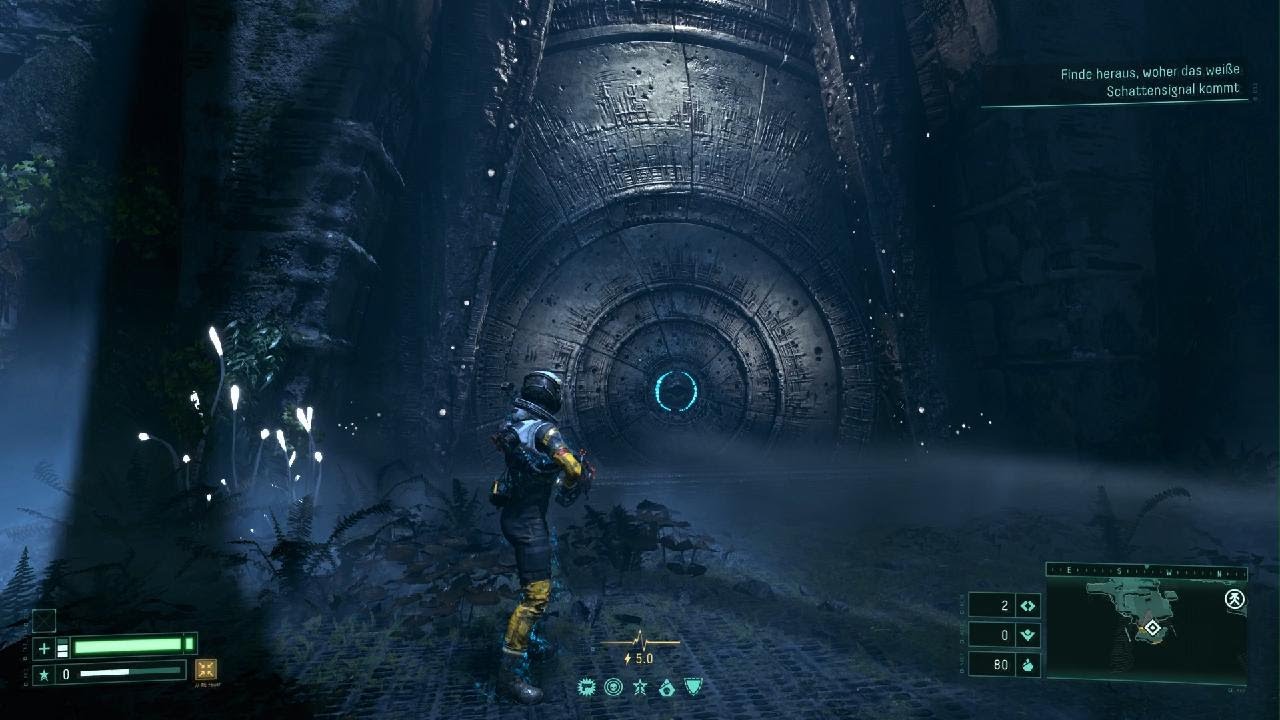Select the artifact keys resource icon

[x=1028, y=633]
